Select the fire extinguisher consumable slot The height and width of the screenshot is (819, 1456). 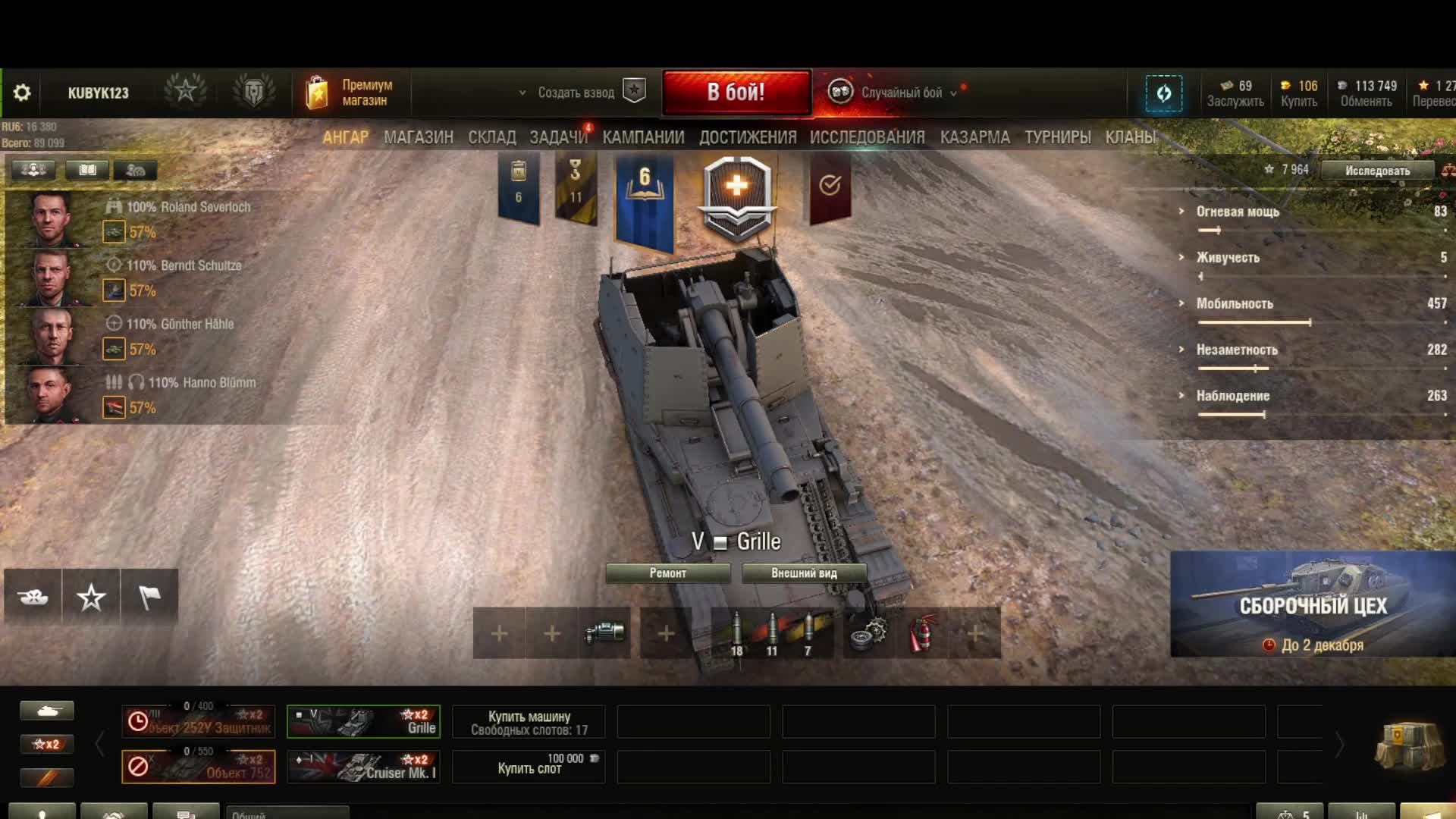[922, 633]
